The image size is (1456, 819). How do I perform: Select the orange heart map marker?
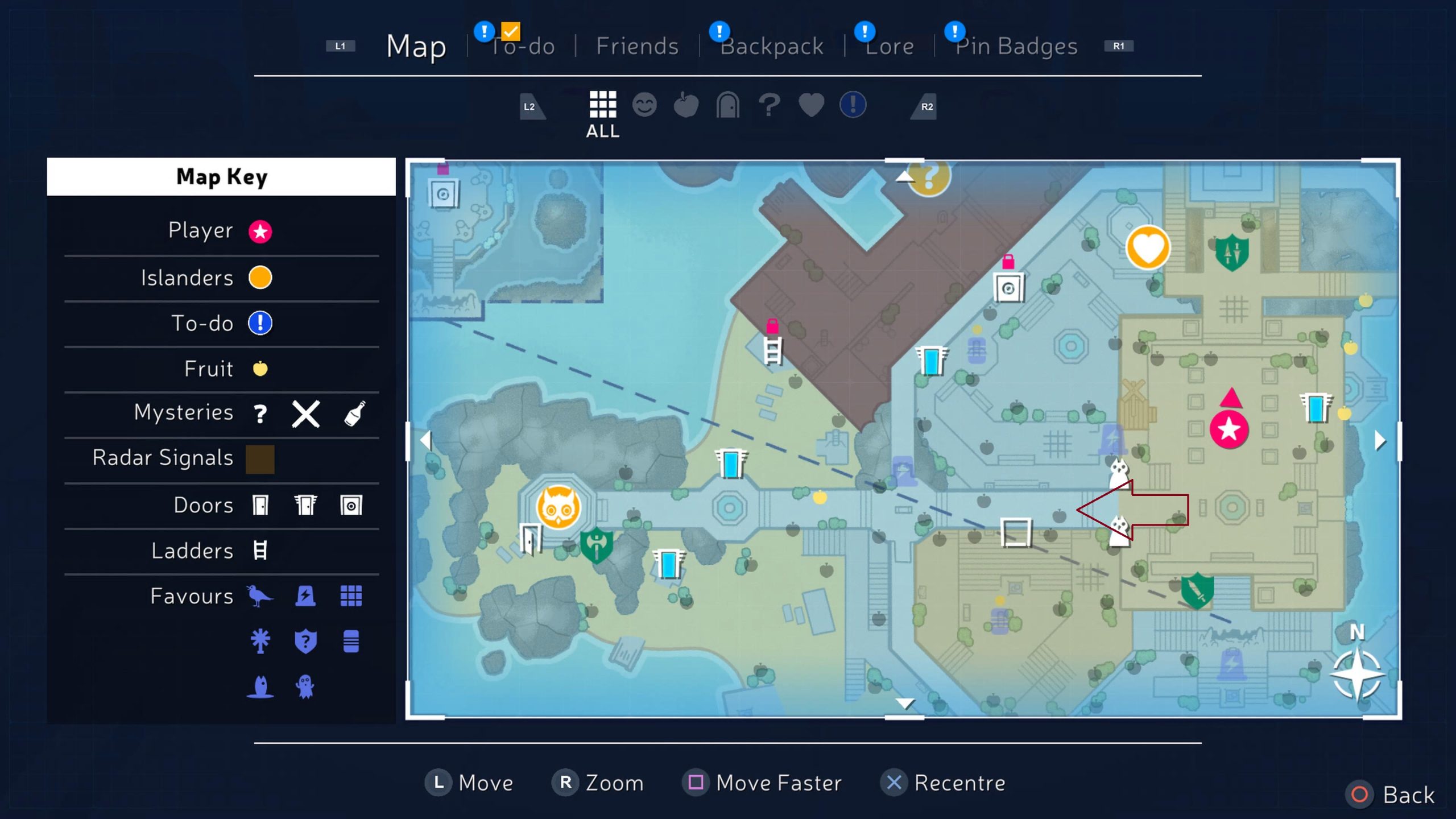pyautogui.click(x=1148, y=248)
